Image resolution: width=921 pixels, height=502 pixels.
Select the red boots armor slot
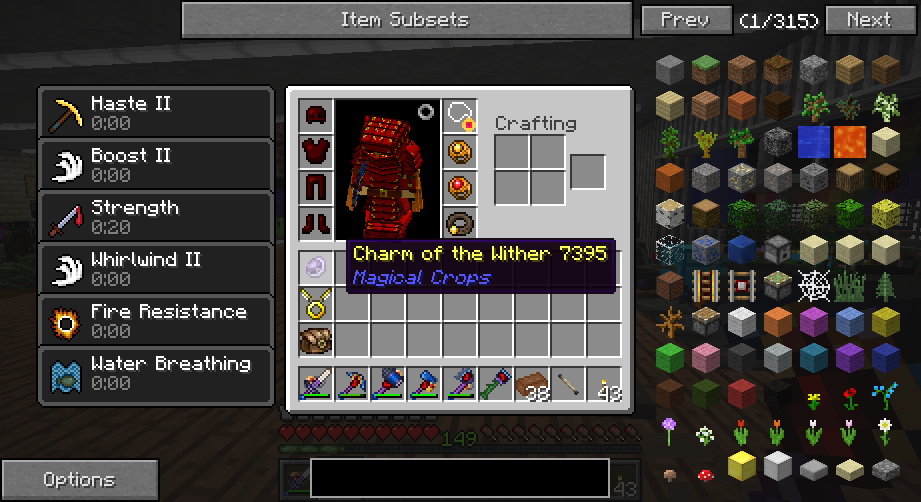tap(316, 222)
